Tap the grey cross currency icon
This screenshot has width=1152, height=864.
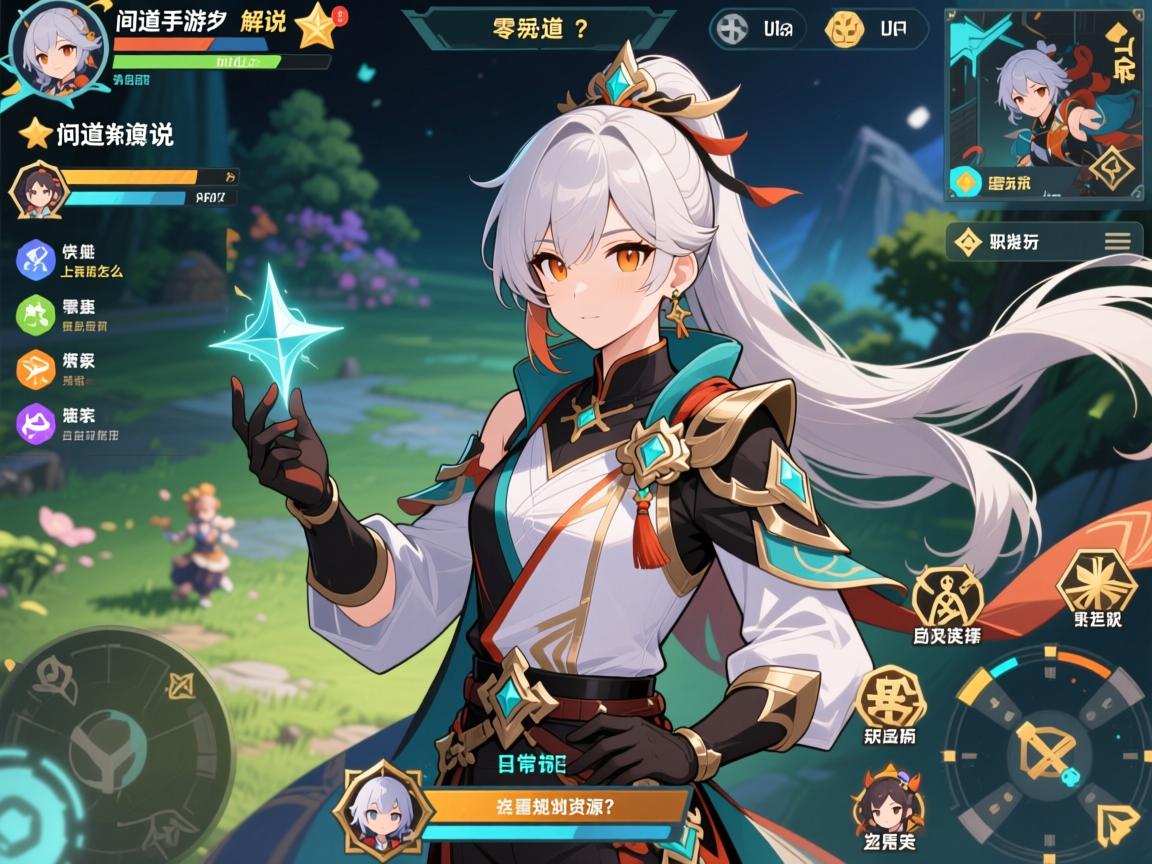(733, 29)
